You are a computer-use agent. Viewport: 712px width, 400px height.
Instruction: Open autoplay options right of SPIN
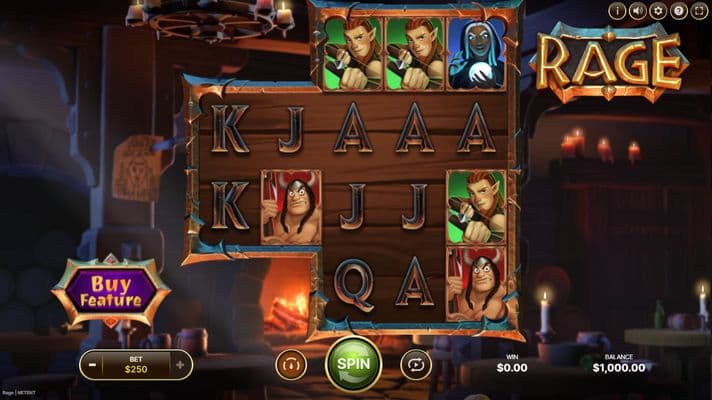click(x=415, y=364)
